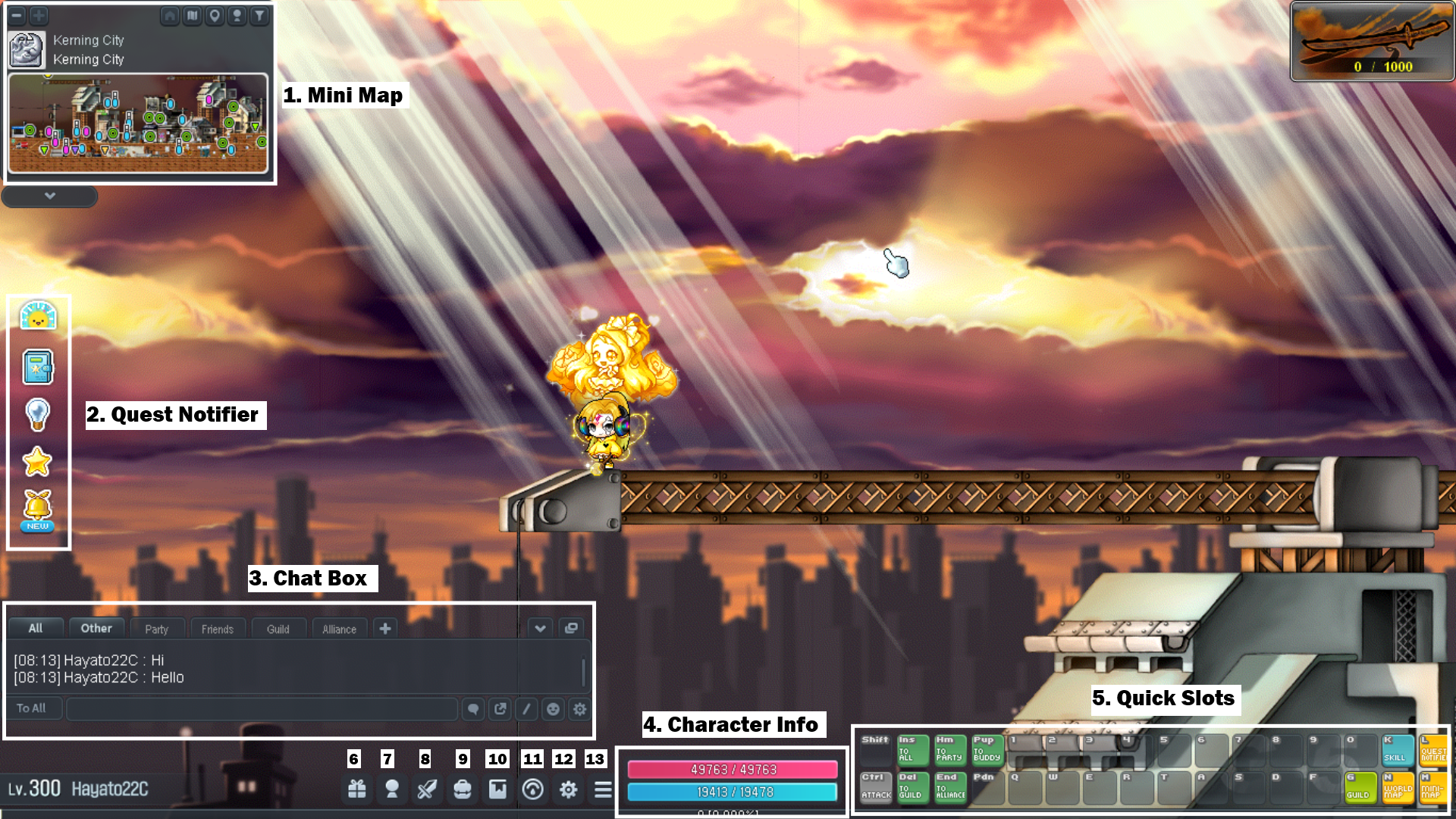Open the sun-face event notifier icon
Screen dimensions: 1456x819
point(38,315)
